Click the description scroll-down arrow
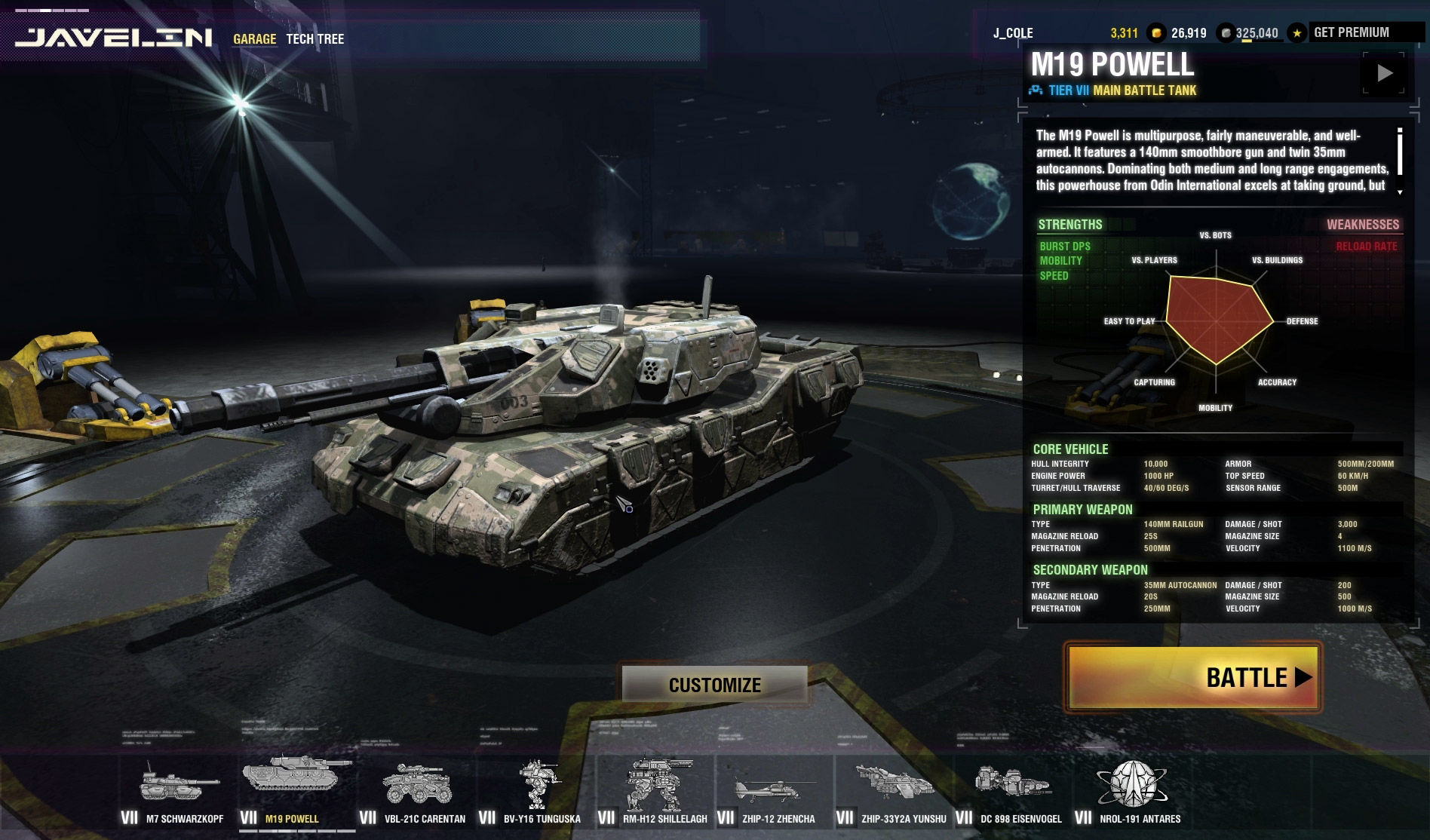Image resolution: width=1430 pixels, height=840 pixels. pyautogui.click(x=1400, y=192)
